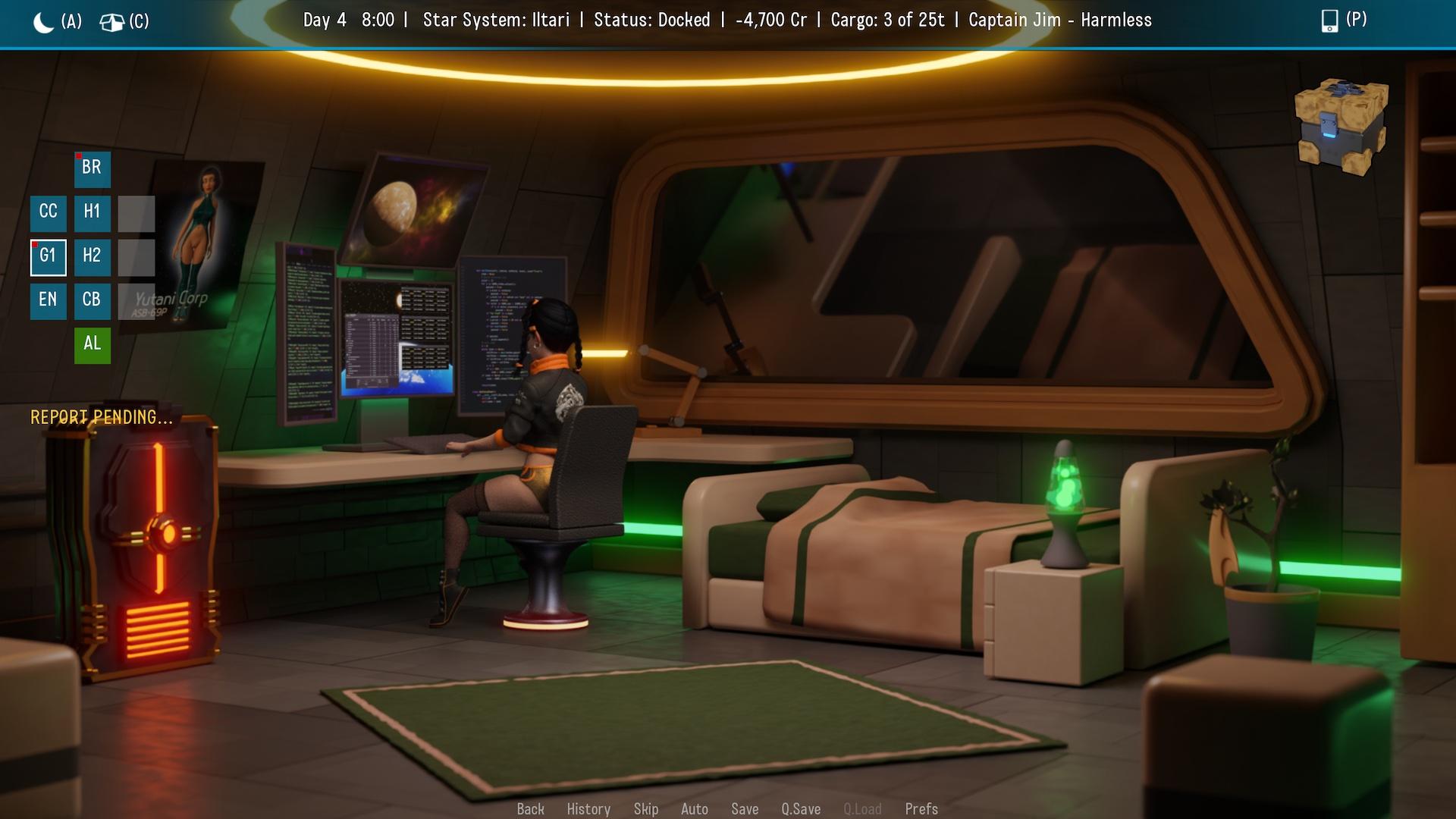1456x819 pixels.
Task: Open the History screen
Action: [x=589, y=809]
